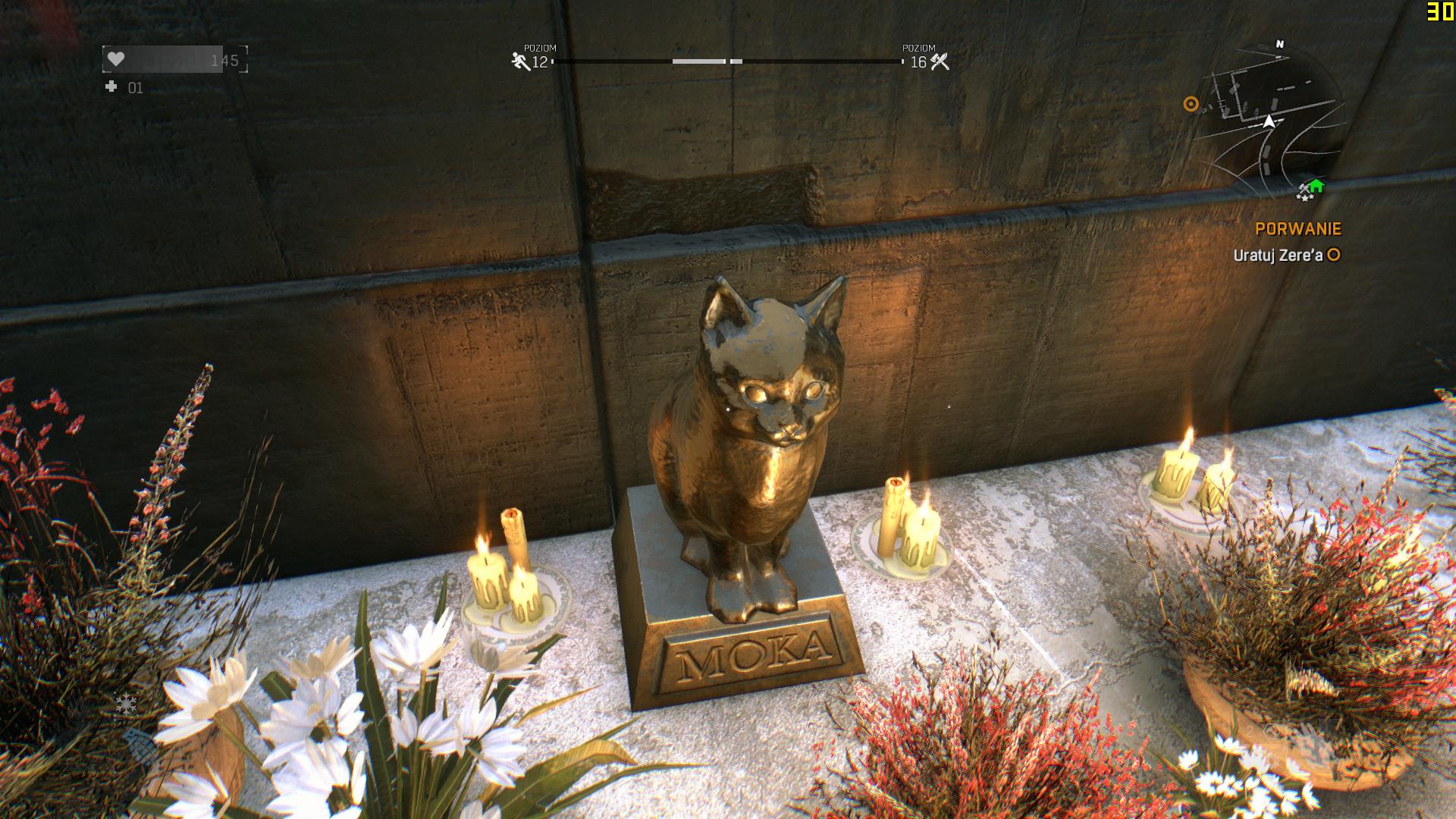Image resolution: width=1456 pixels, height=819 pixels.
Task: Select the medkit plus icon
Action: pyautogui.click(x=111, y=87)
